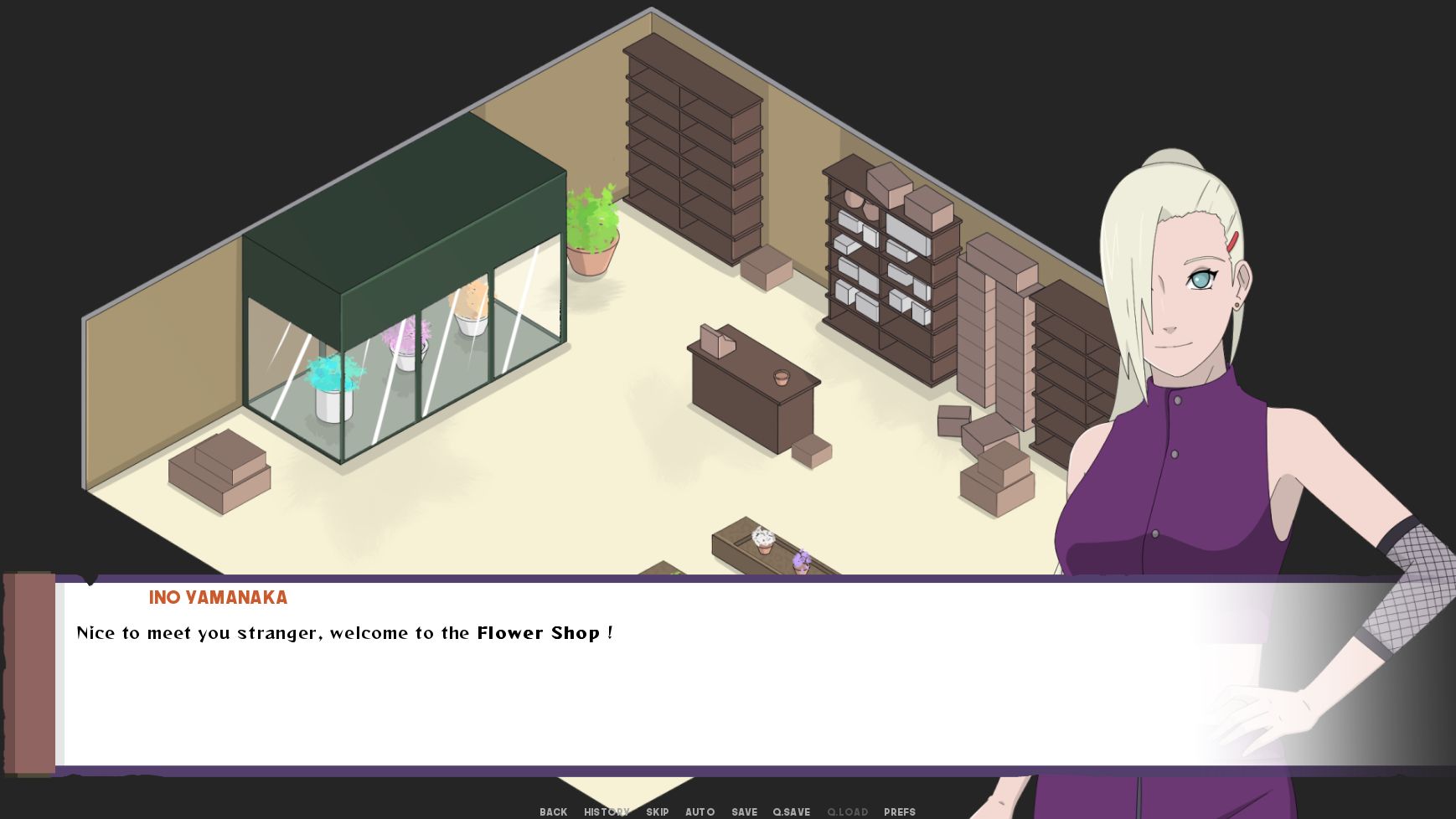
Task: Open the Prefs settings menu
Action: 899,811
